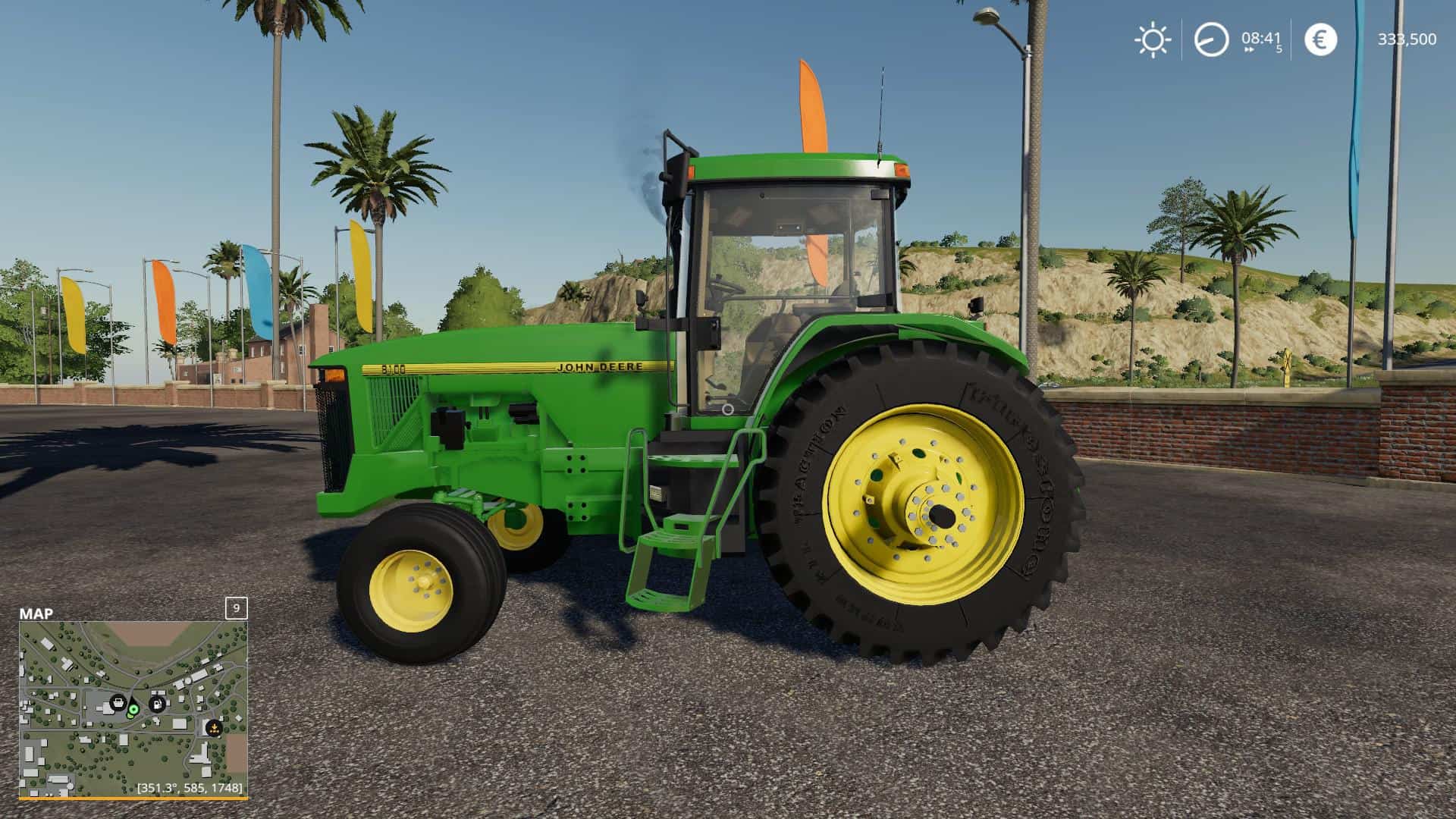
Task: Click the fast-forward time speed icon
Action: [x=1250, y=49]
